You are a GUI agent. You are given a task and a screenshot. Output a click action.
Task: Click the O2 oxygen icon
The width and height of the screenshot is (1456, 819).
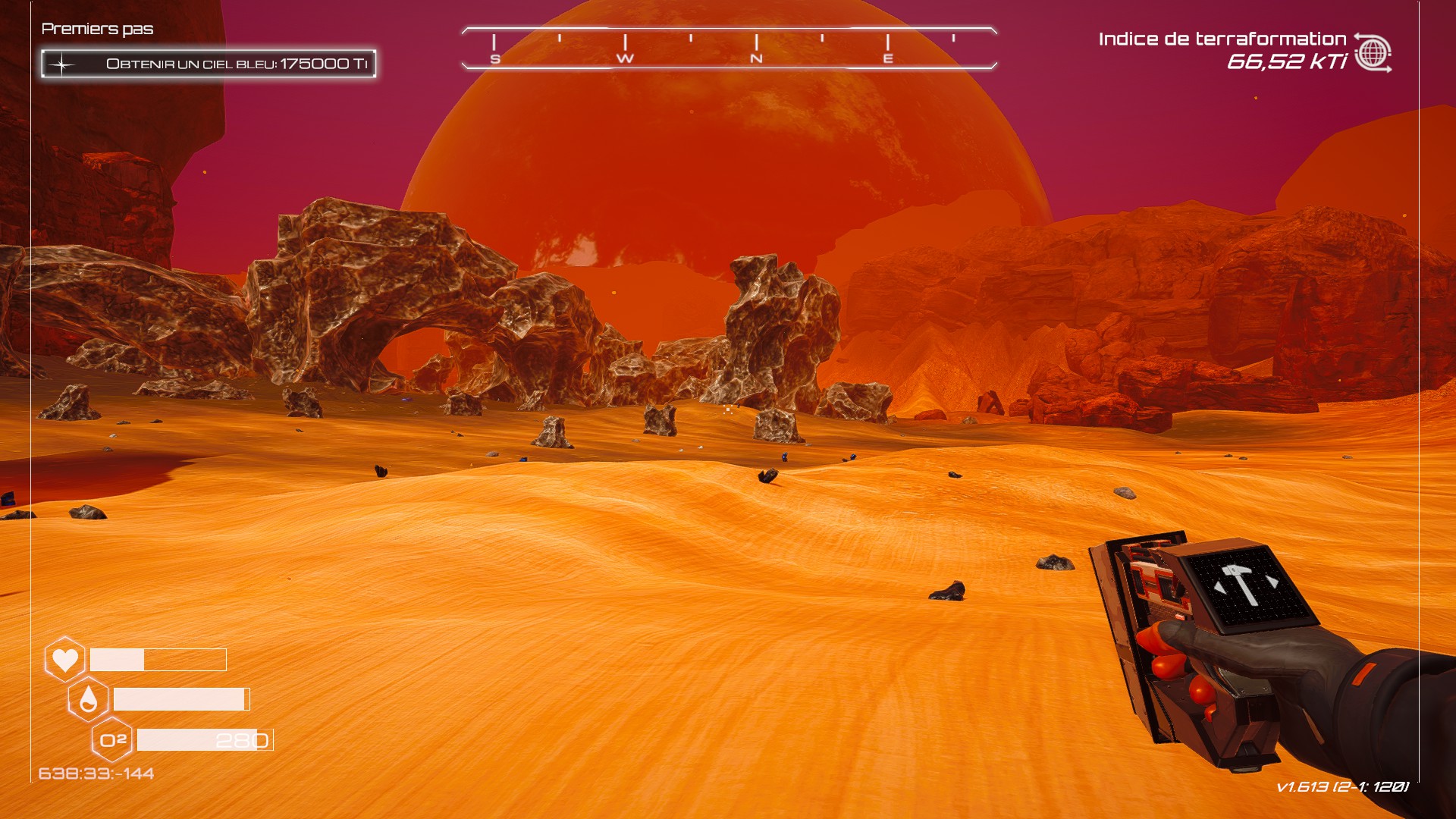[112, 739]
